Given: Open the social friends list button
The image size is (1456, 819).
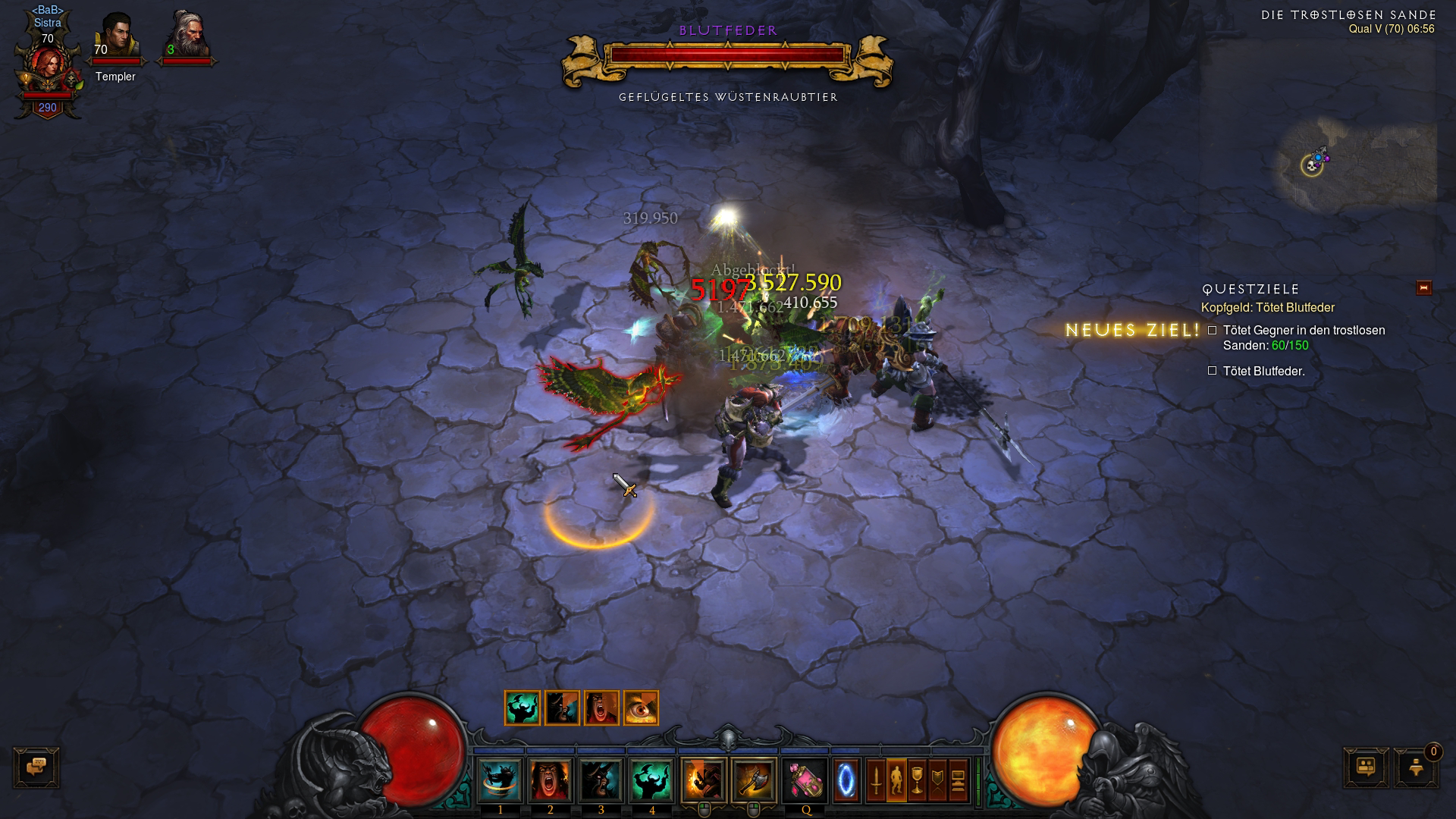Looking at the screenshot, I should point(1367,767).
